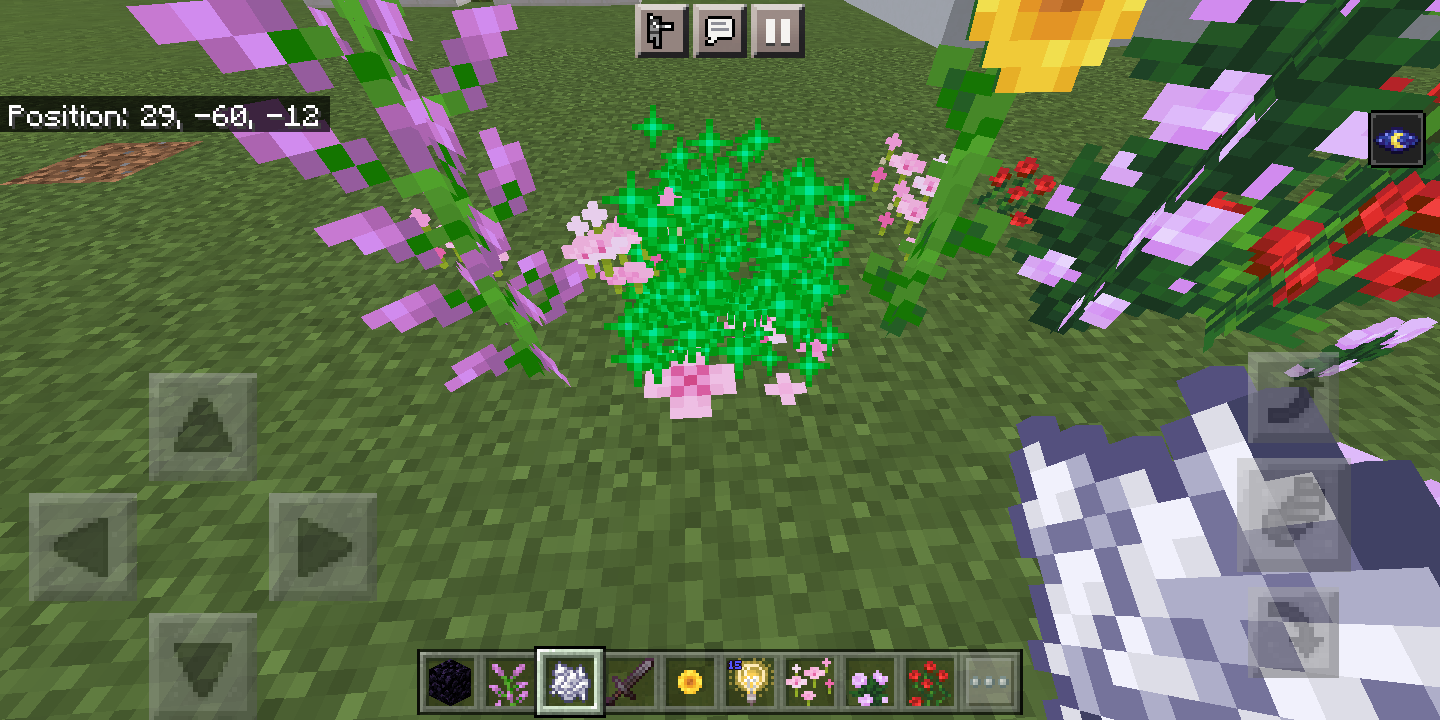Pause the game

point(777,30)
